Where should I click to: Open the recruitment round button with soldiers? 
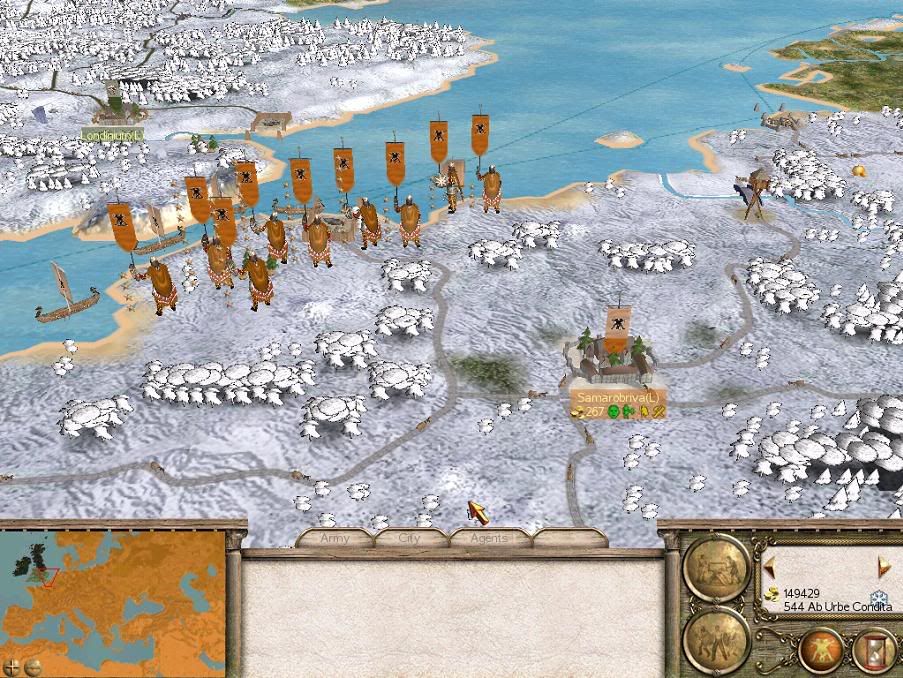click(716, 638)
